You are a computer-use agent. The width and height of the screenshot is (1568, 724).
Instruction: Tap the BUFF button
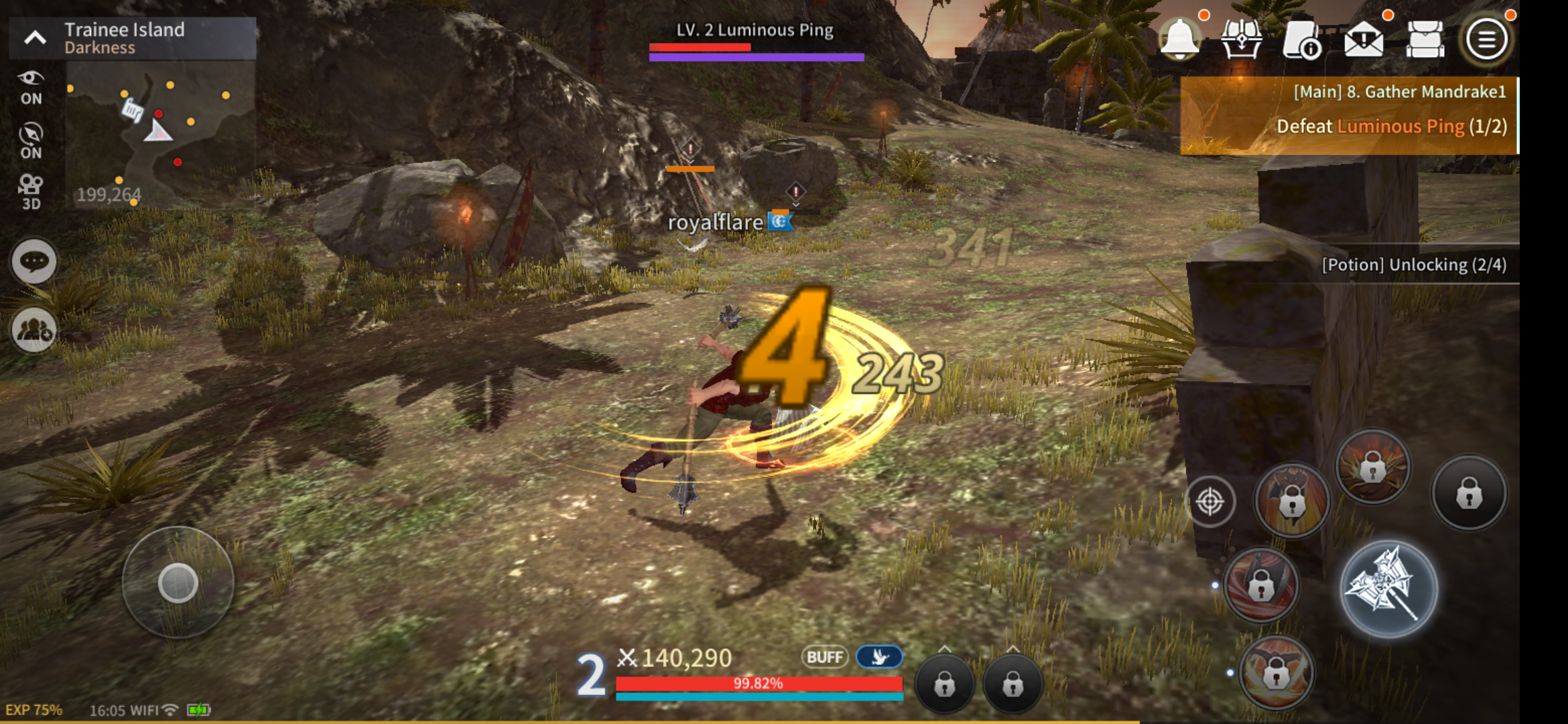[x=826, y=658]
